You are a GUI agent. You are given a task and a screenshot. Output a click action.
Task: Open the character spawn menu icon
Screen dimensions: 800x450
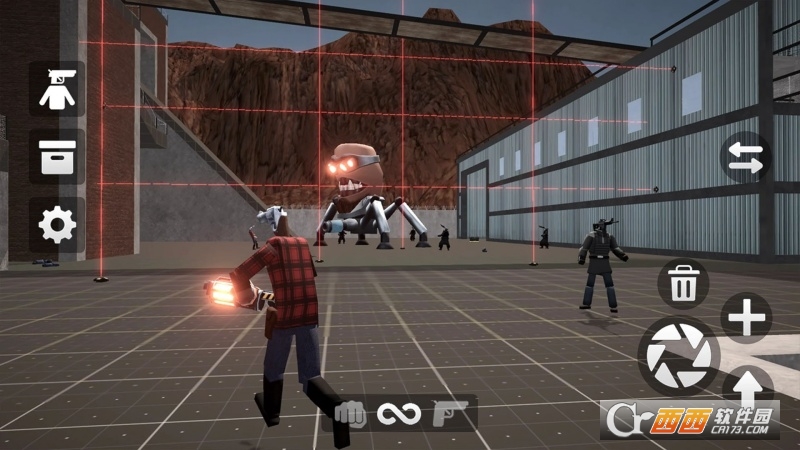click(57, 88)
